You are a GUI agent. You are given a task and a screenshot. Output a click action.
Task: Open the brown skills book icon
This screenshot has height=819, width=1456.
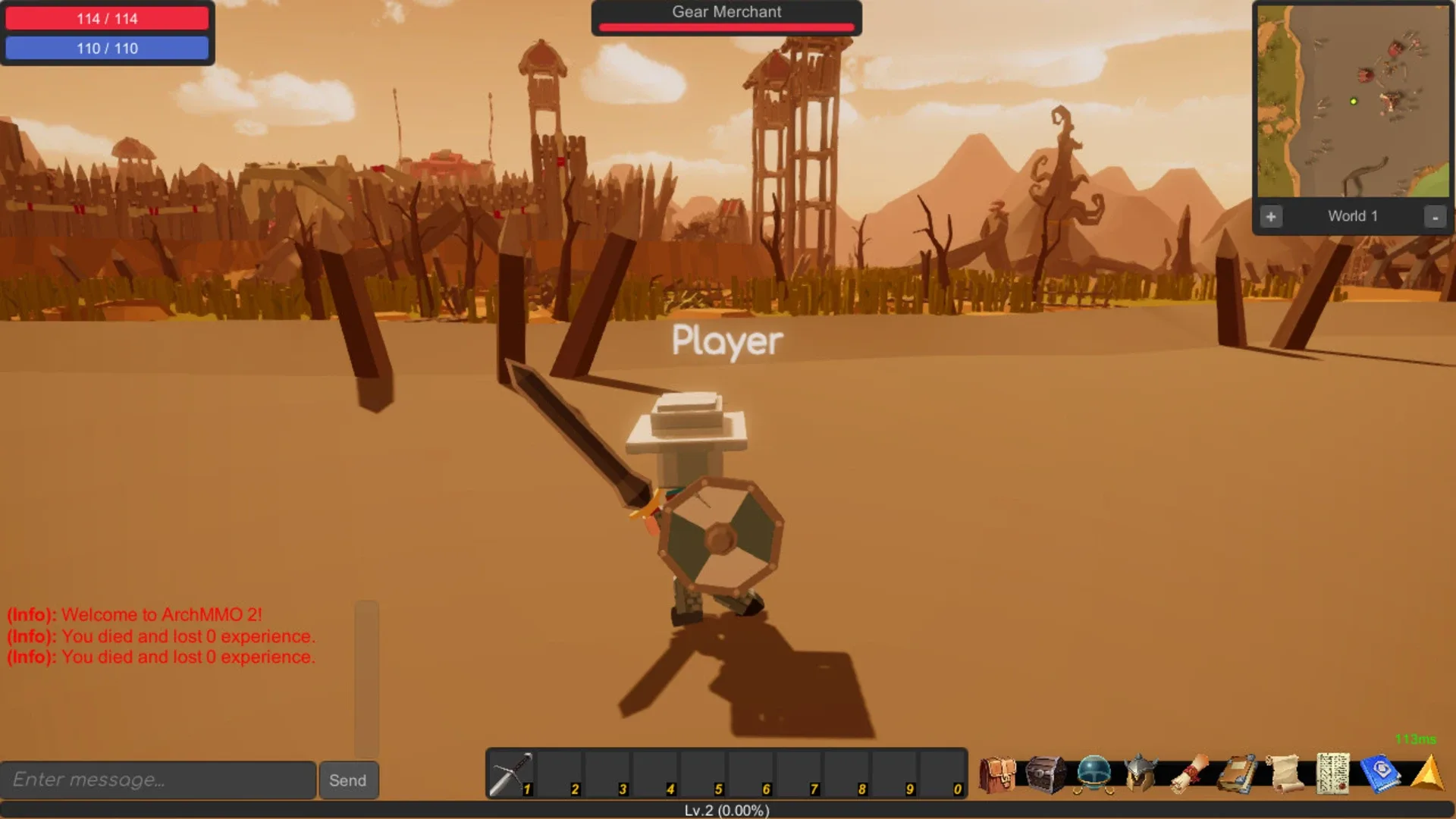coord(1235,775)
